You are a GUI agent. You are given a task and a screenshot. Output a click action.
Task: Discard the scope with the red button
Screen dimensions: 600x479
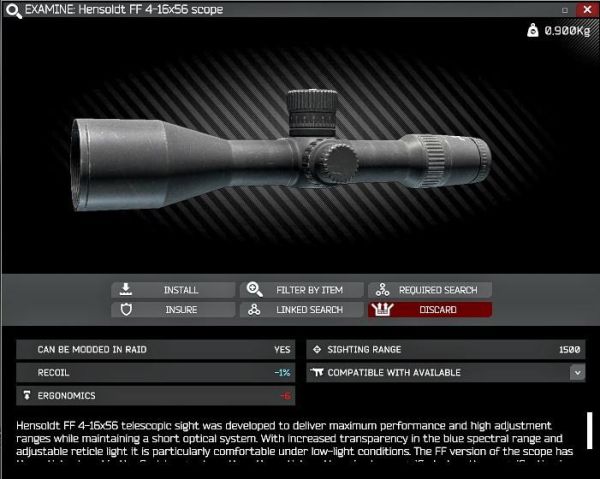[430, 310]
